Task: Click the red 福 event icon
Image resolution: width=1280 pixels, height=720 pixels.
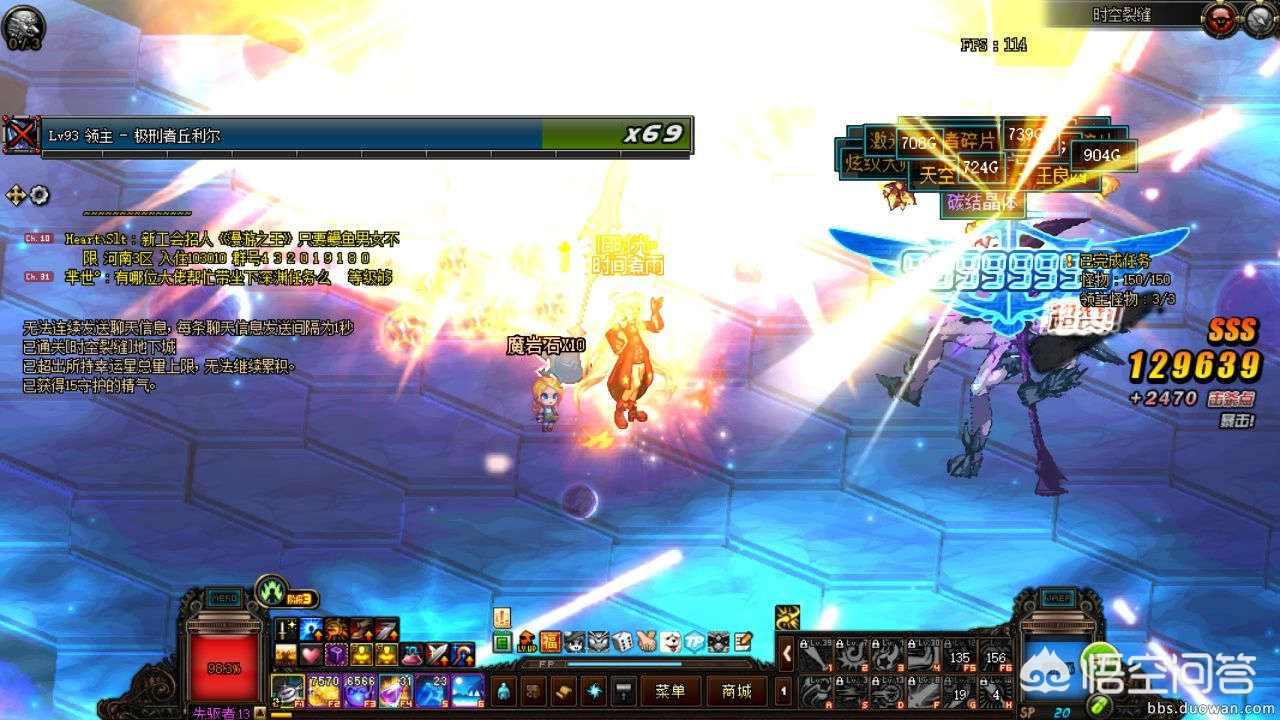Action: click(550, 642)
